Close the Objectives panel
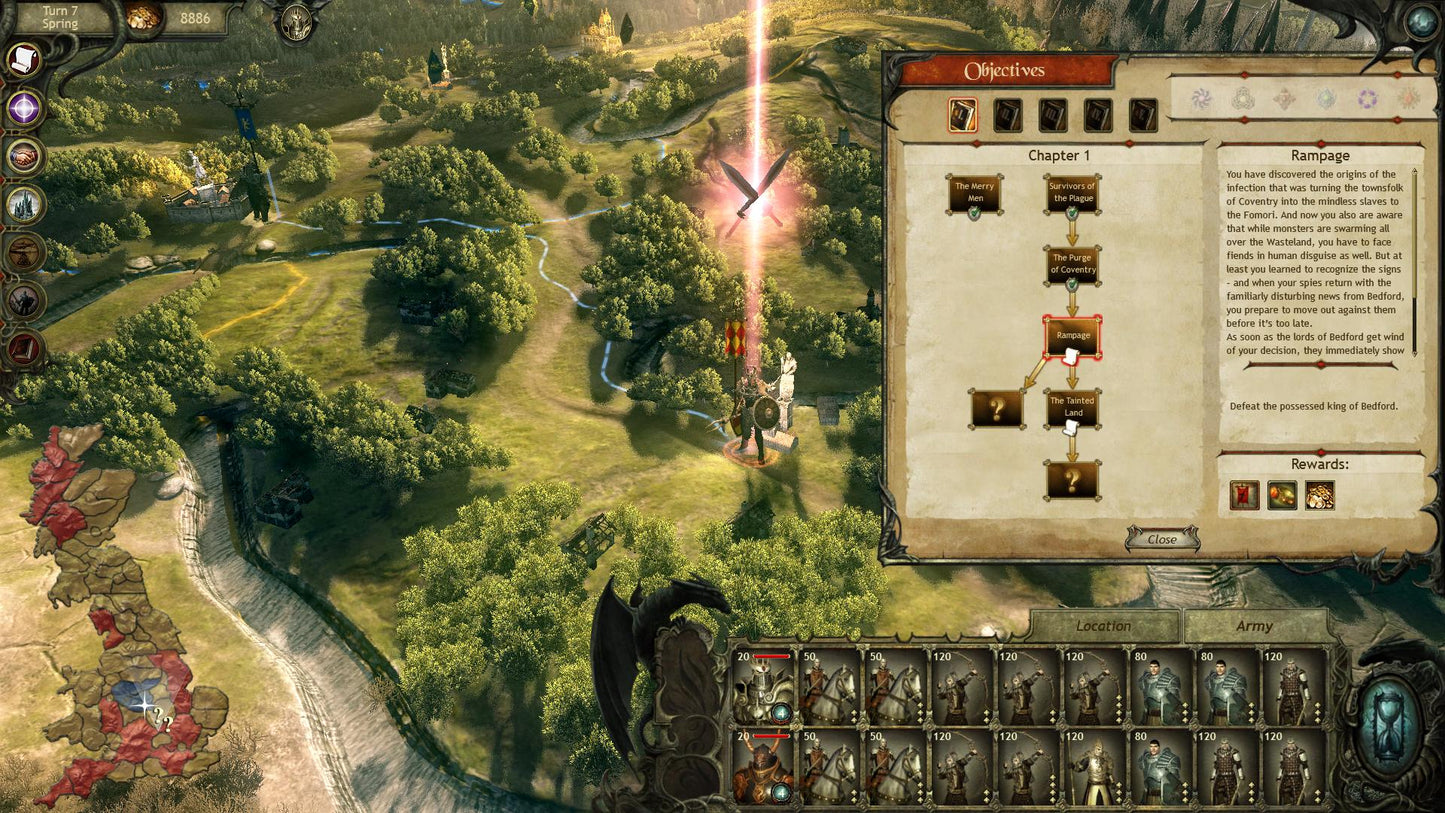This screenshot has height=813, width=1445. 1161,539
